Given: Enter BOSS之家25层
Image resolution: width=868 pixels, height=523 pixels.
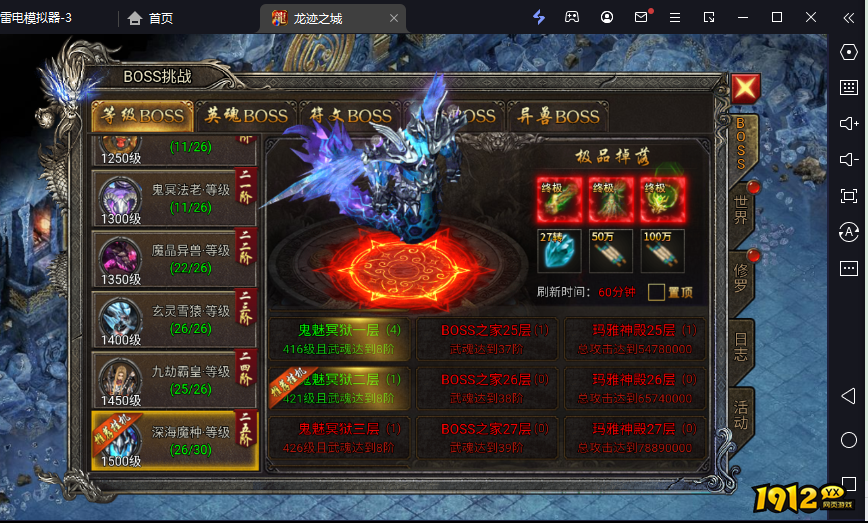Looking at the screenshot, I should click(x=486, y=337).
